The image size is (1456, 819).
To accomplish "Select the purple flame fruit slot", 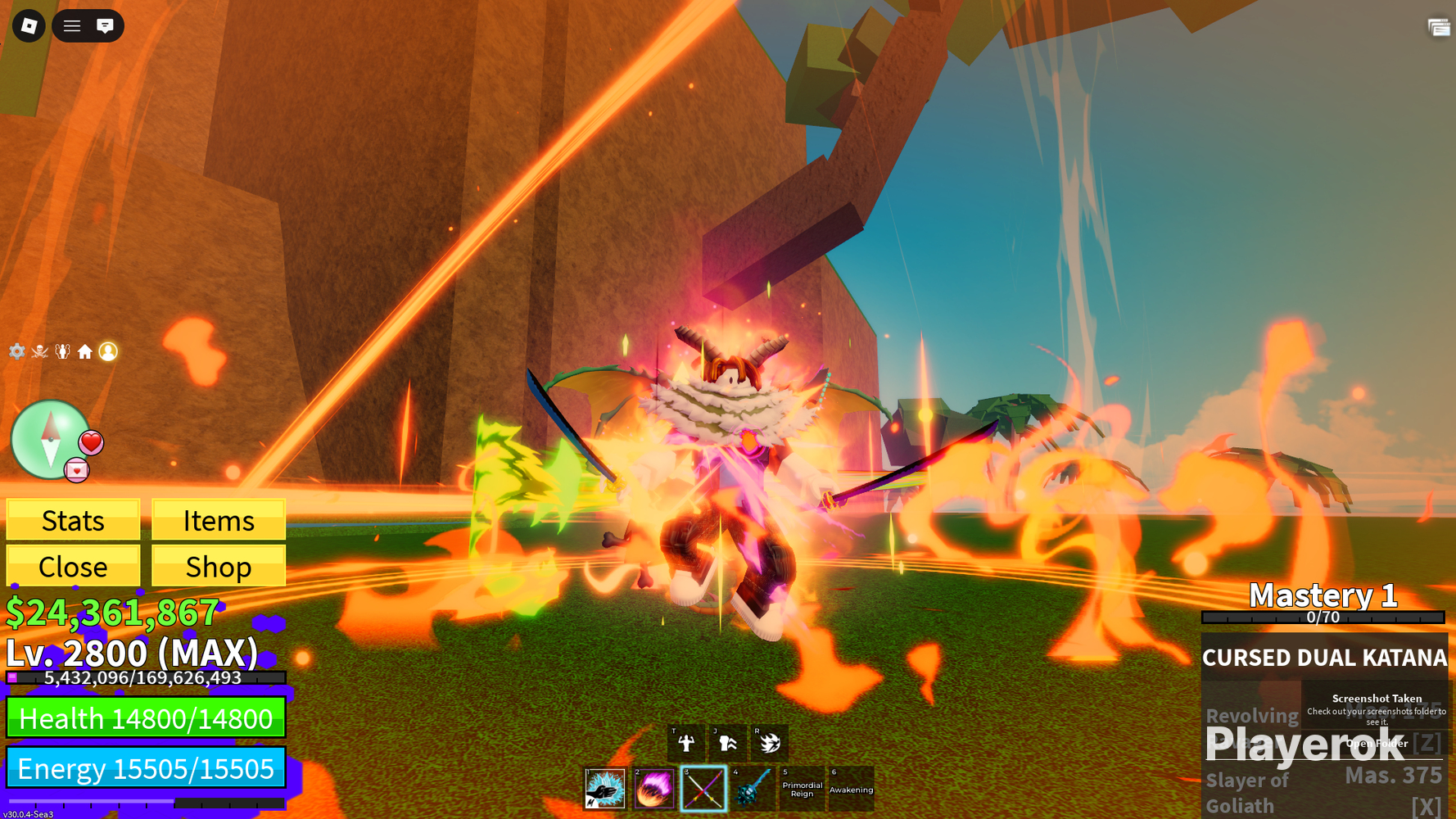I will [654, 789].
